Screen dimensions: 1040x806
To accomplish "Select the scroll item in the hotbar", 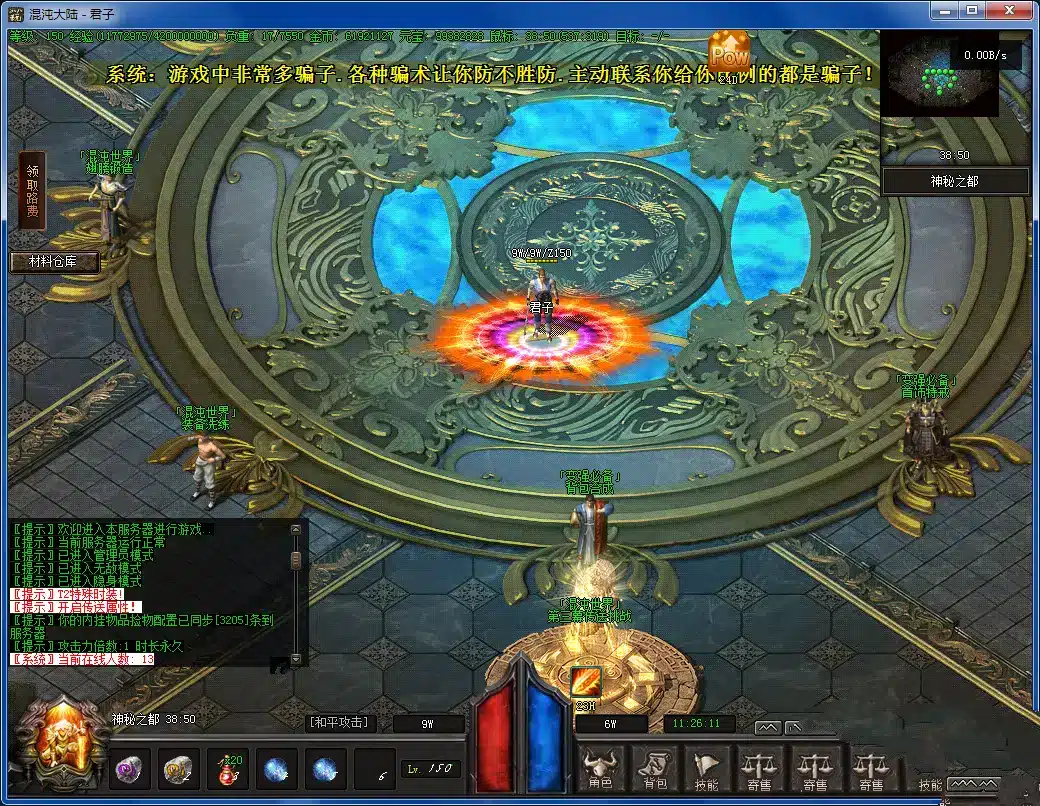I will [179, 769].
